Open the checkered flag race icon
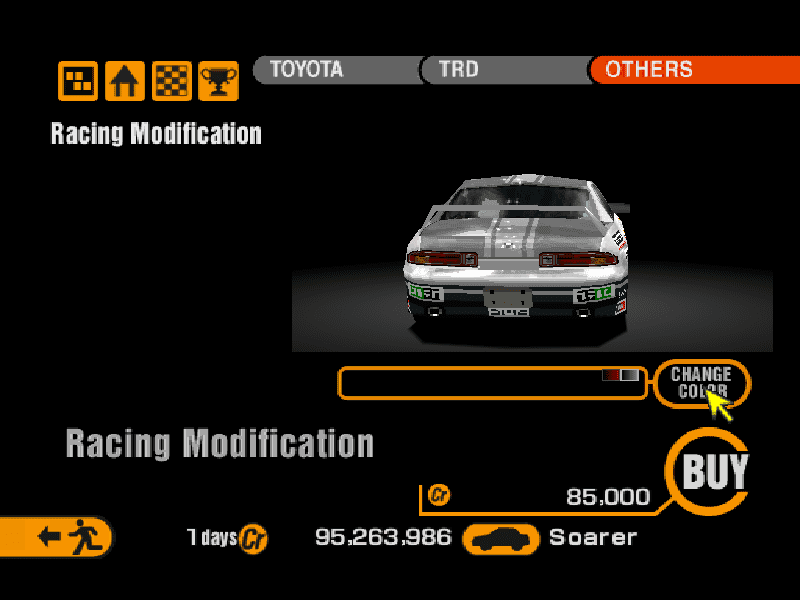This screenshot has height=600, width=800. tap(172, 81)
